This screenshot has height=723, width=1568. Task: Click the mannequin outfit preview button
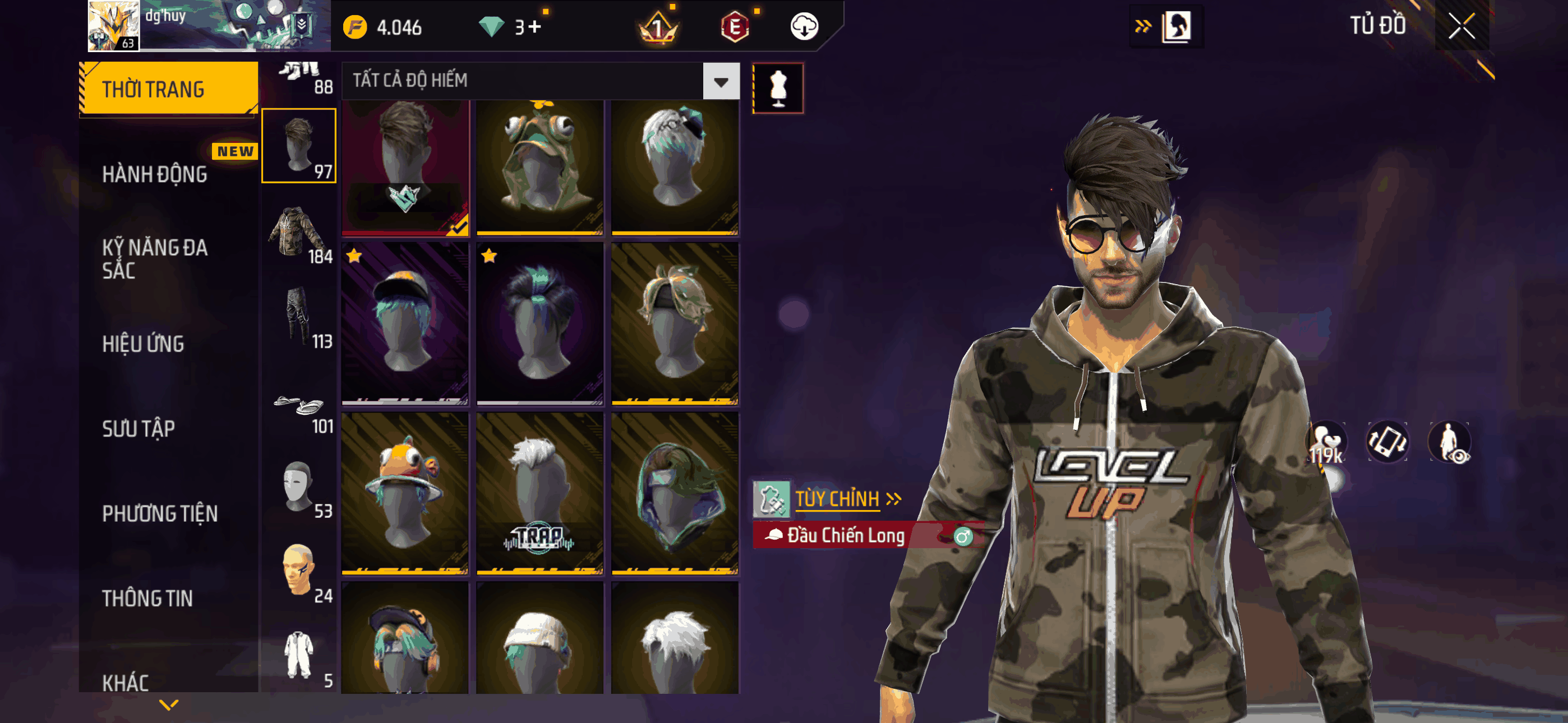click(x=778, y=88)
